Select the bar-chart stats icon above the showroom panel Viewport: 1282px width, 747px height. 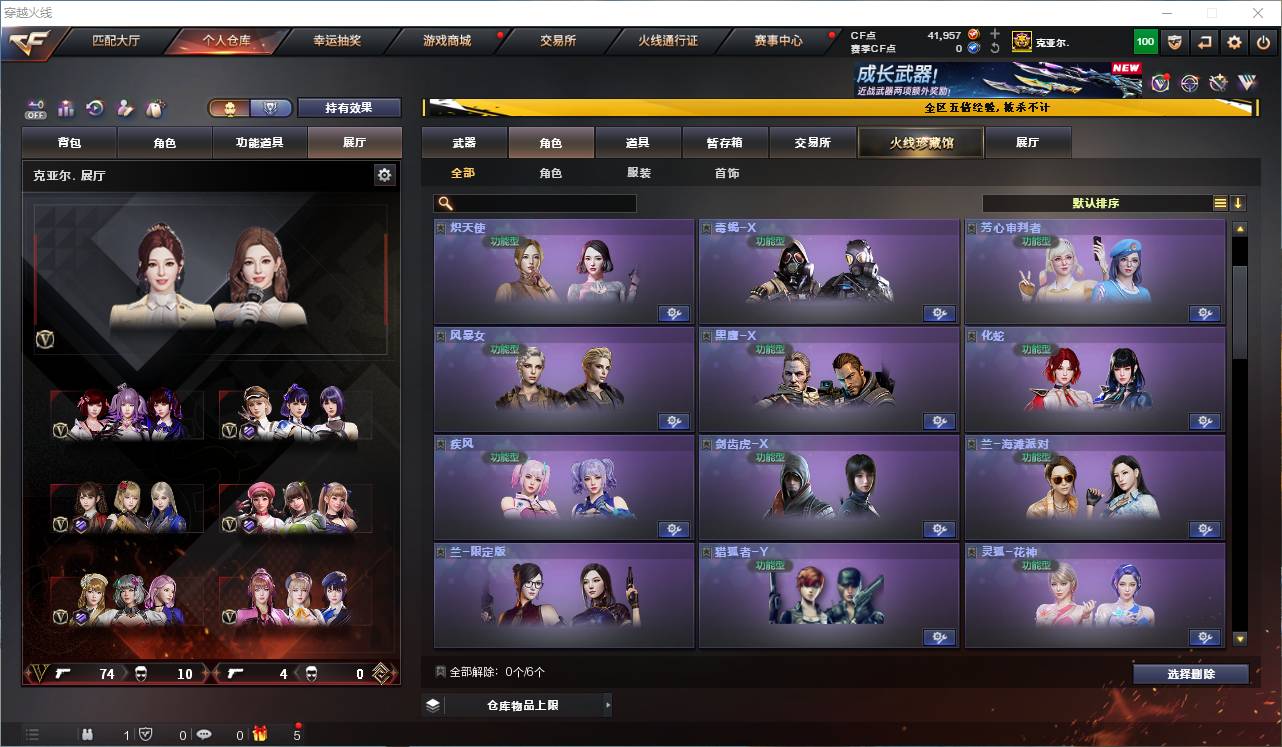pos(65,108)
